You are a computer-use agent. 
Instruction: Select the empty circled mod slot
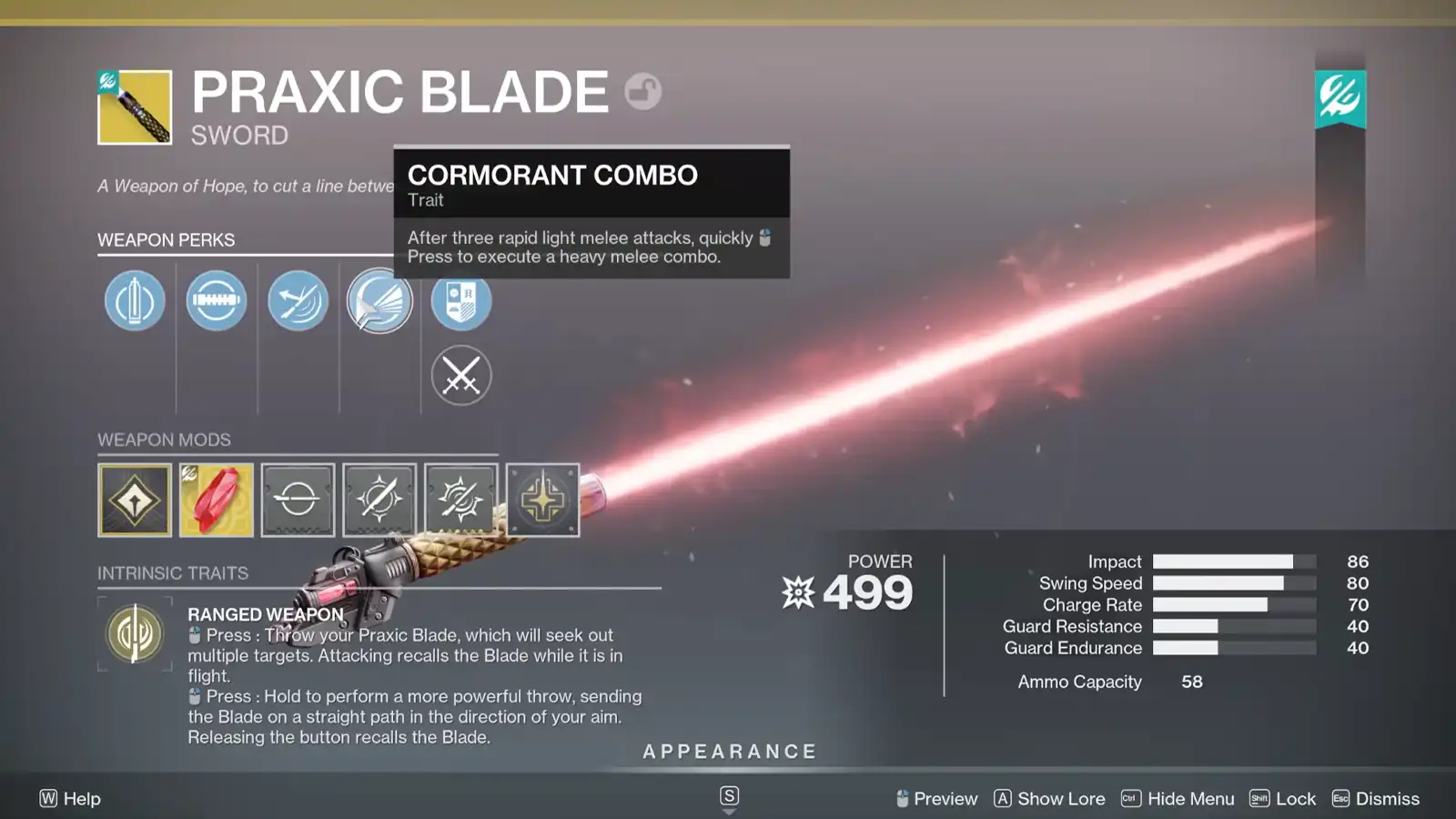[298, 499]
